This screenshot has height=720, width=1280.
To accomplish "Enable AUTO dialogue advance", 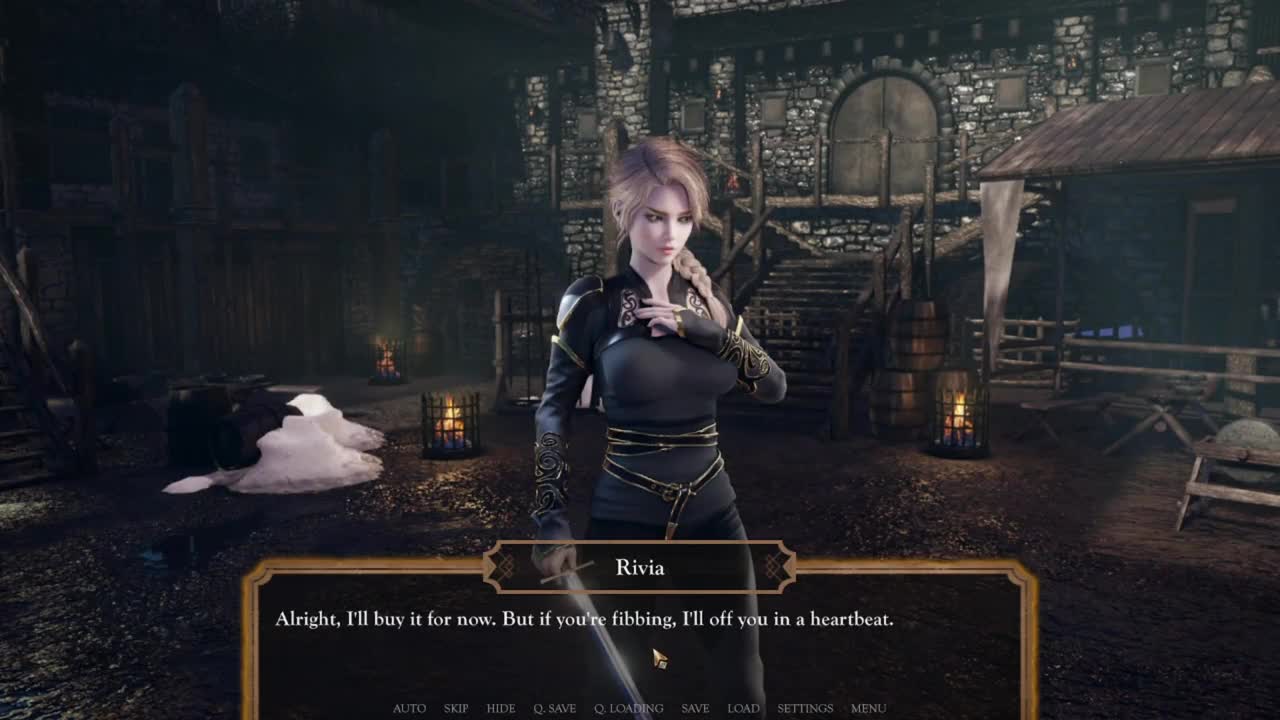I will pyautogui.click(x=409, y=708).
